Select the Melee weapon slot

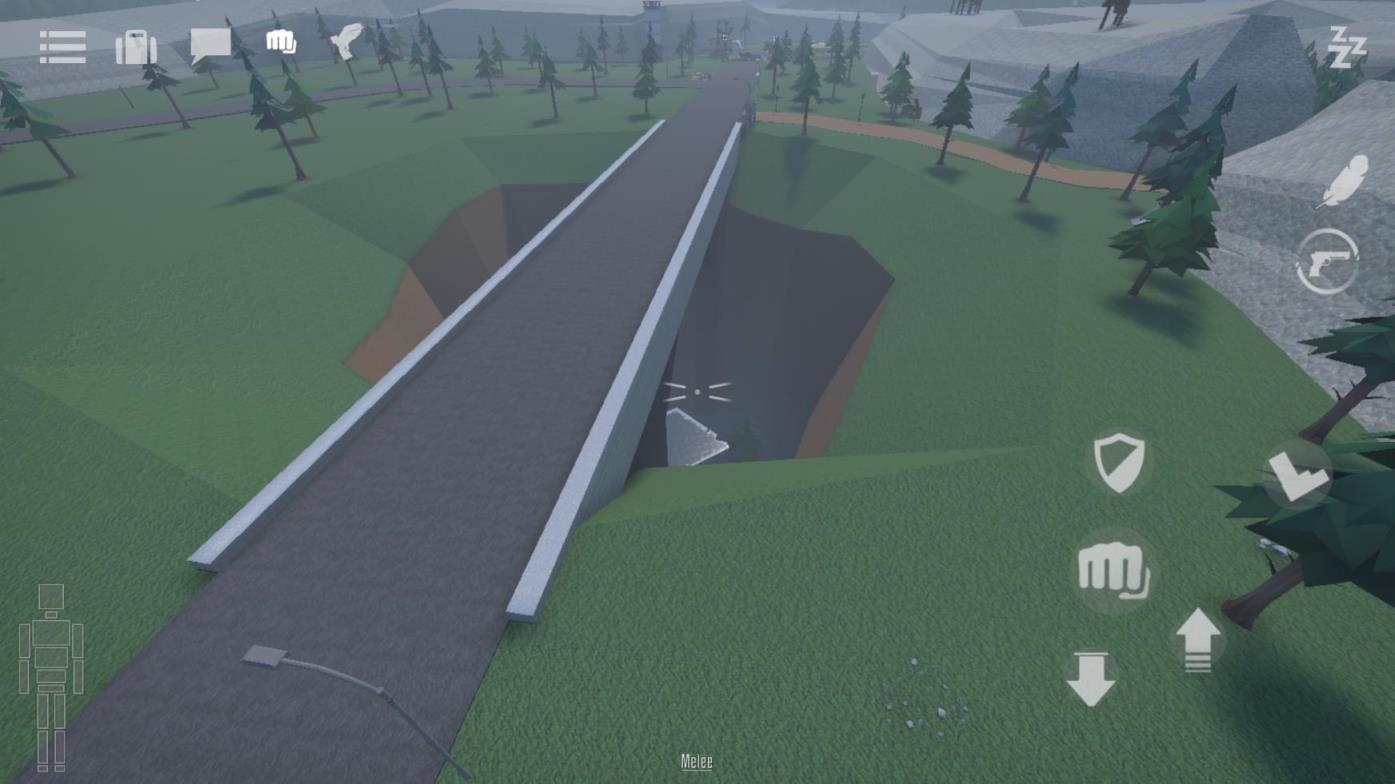(695, 761)
